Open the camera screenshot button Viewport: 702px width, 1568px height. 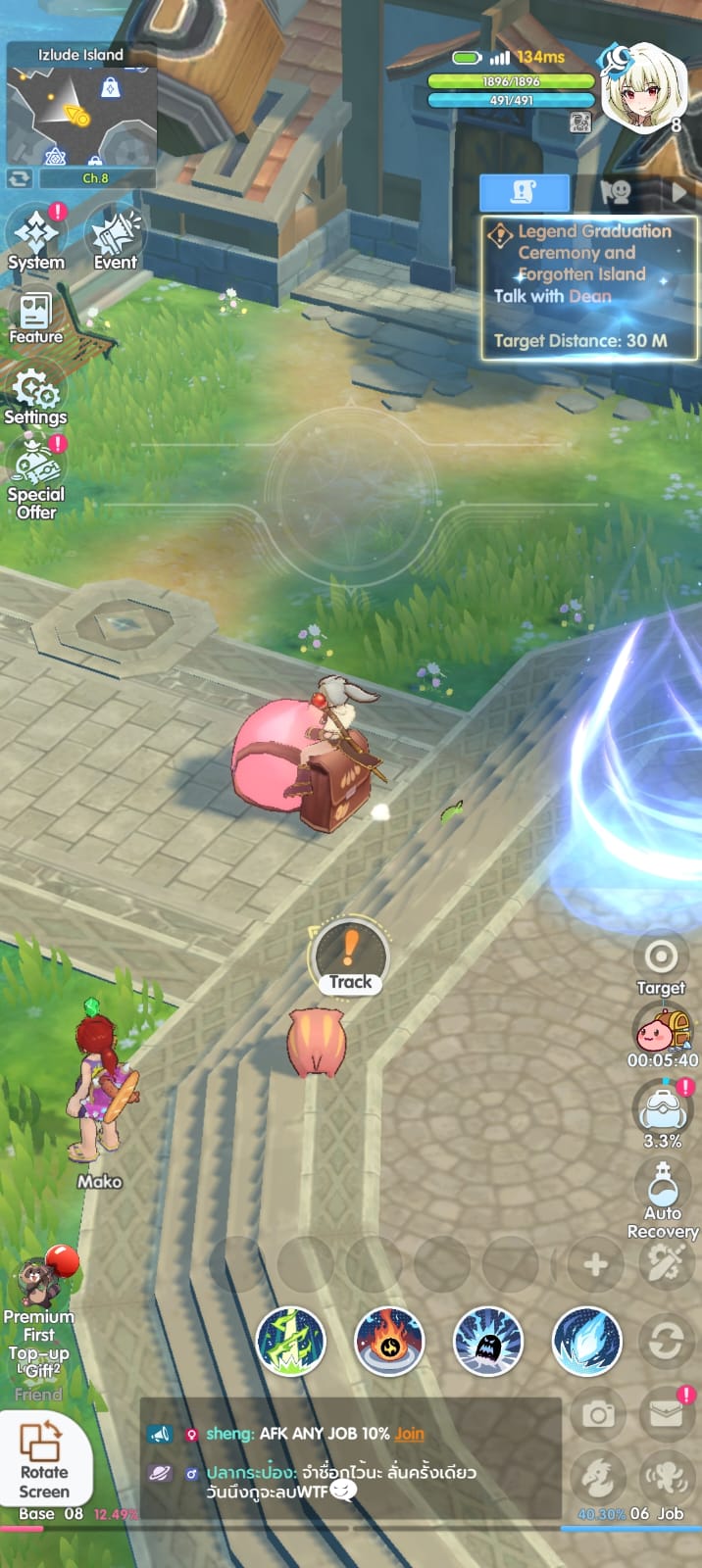pos(598,1414)
